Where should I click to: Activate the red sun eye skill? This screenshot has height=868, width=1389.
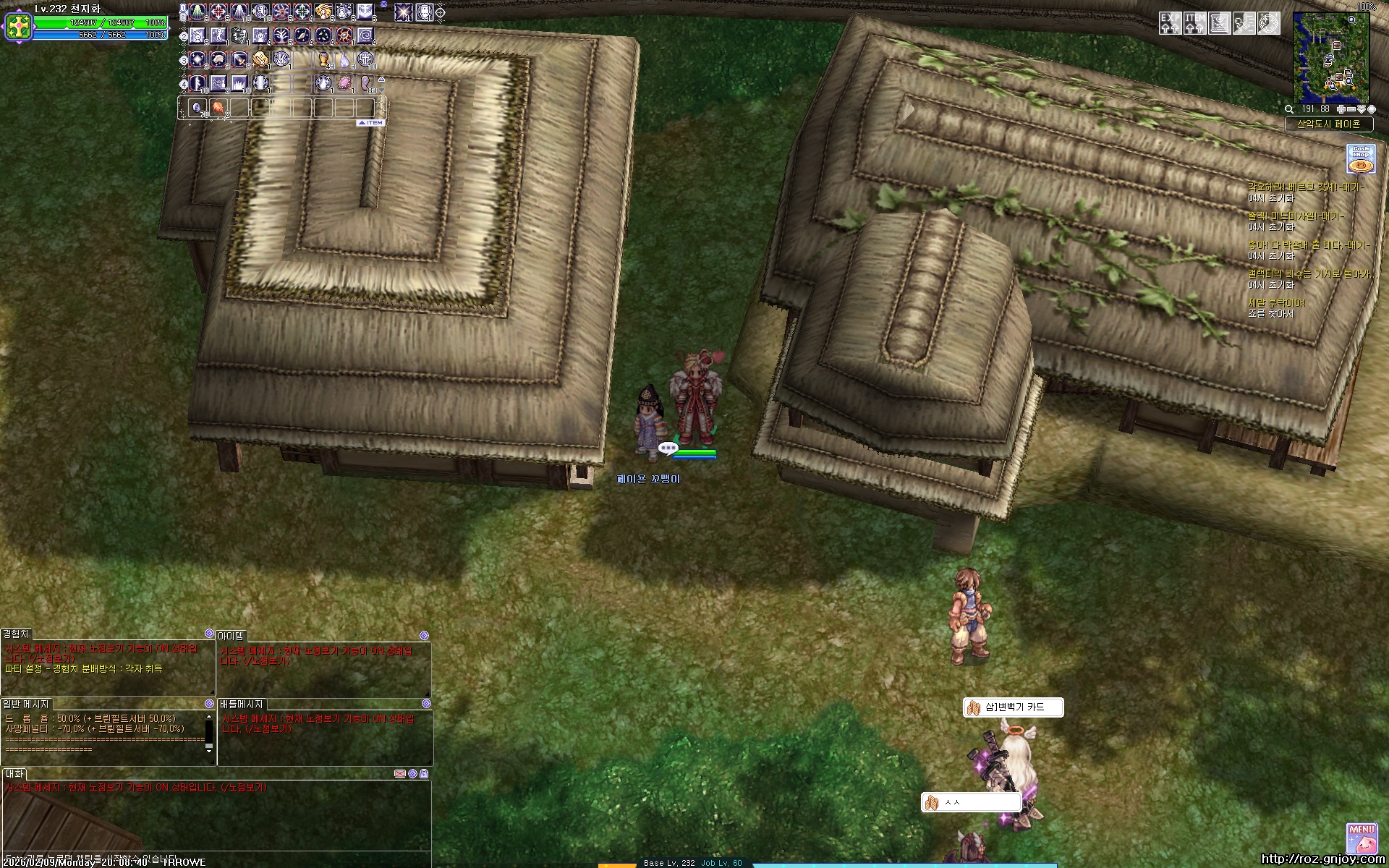pyautogui.click(x=345, y=35)
